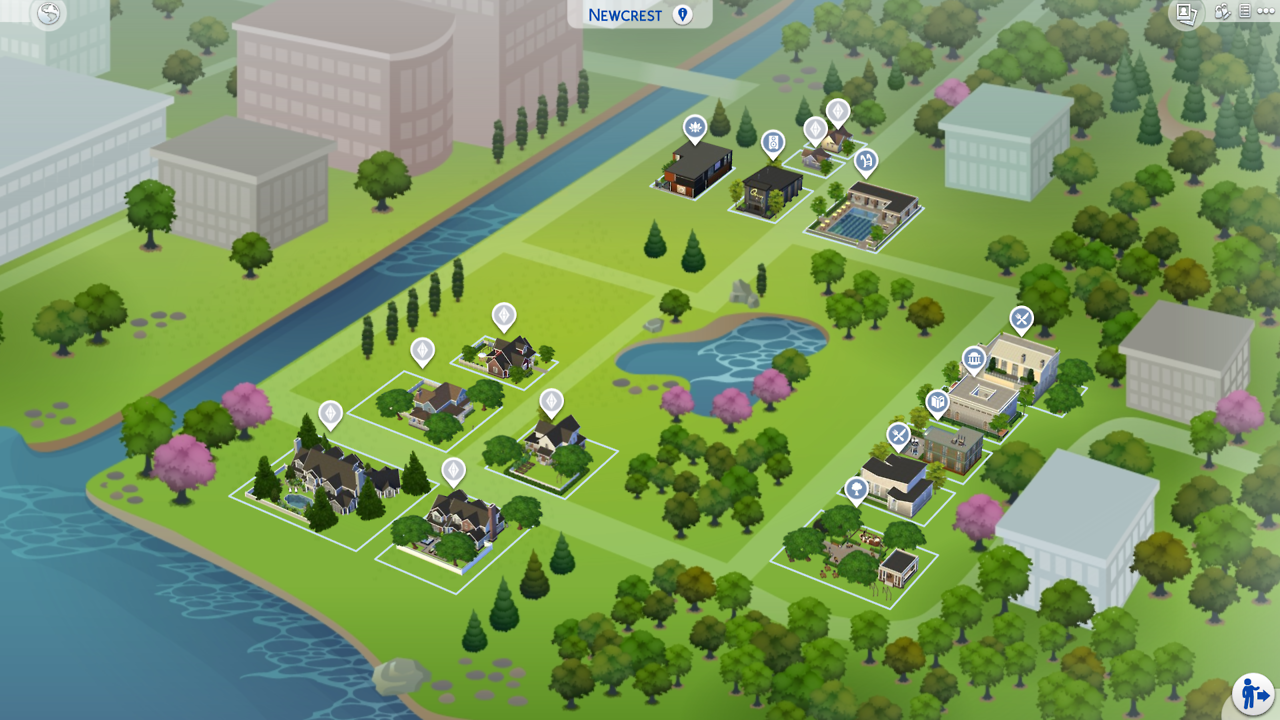Open the world selection globe icon

point(49,14)
